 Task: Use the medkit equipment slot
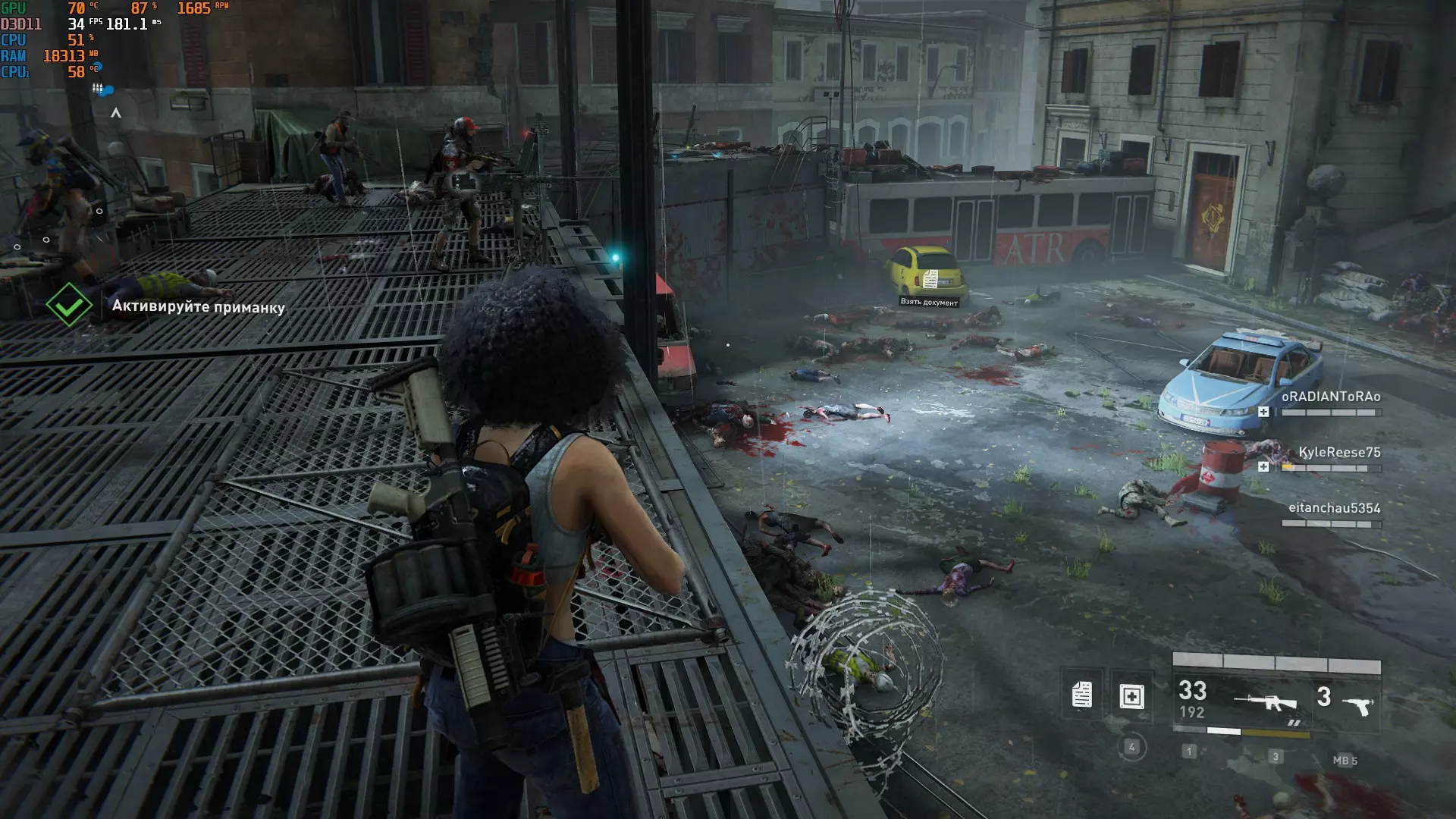pyautogui.click(x=1131, y=696)
